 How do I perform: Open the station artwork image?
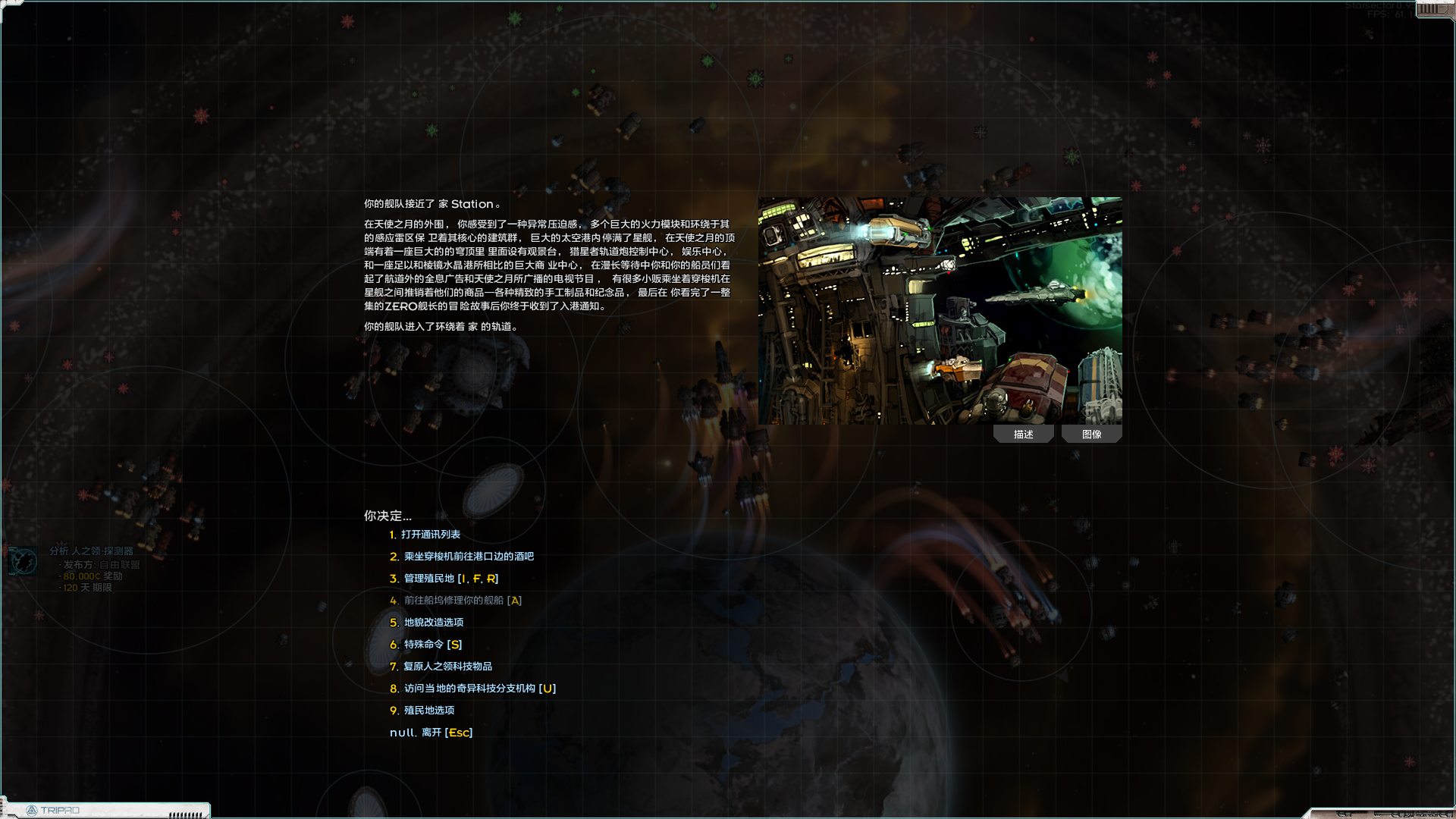click(940, 309)
